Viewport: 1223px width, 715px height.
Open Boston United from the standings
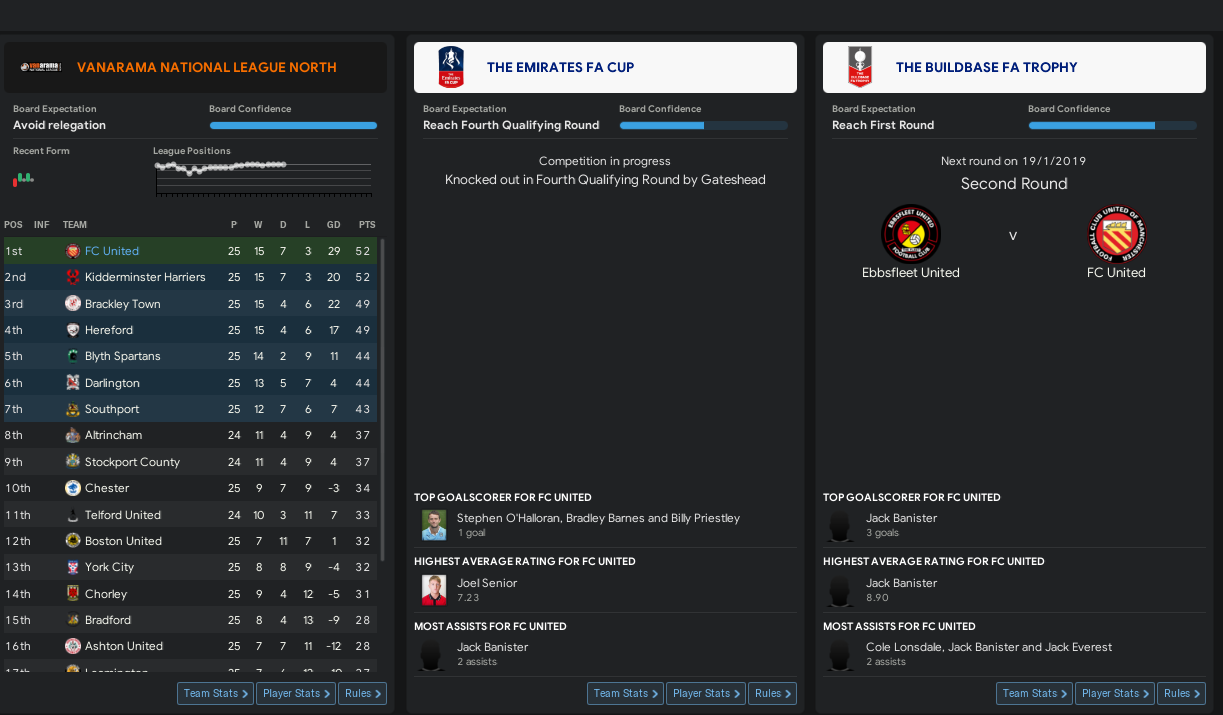123,541
